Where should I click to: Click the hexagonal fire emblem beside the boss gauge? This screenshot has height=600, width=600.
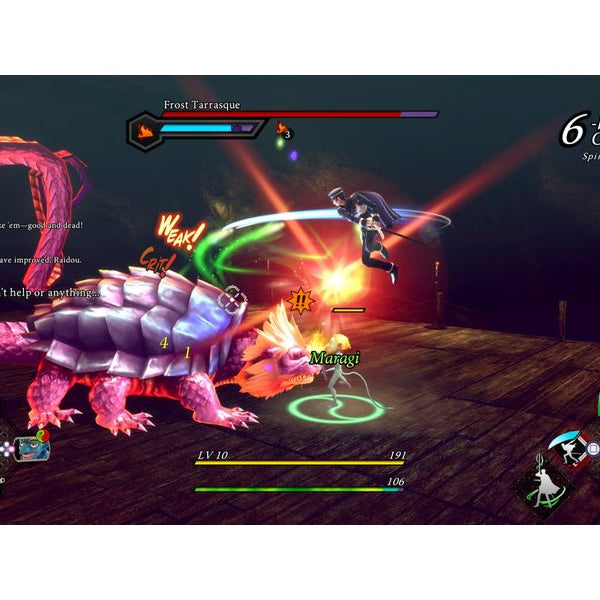(146, 129)
